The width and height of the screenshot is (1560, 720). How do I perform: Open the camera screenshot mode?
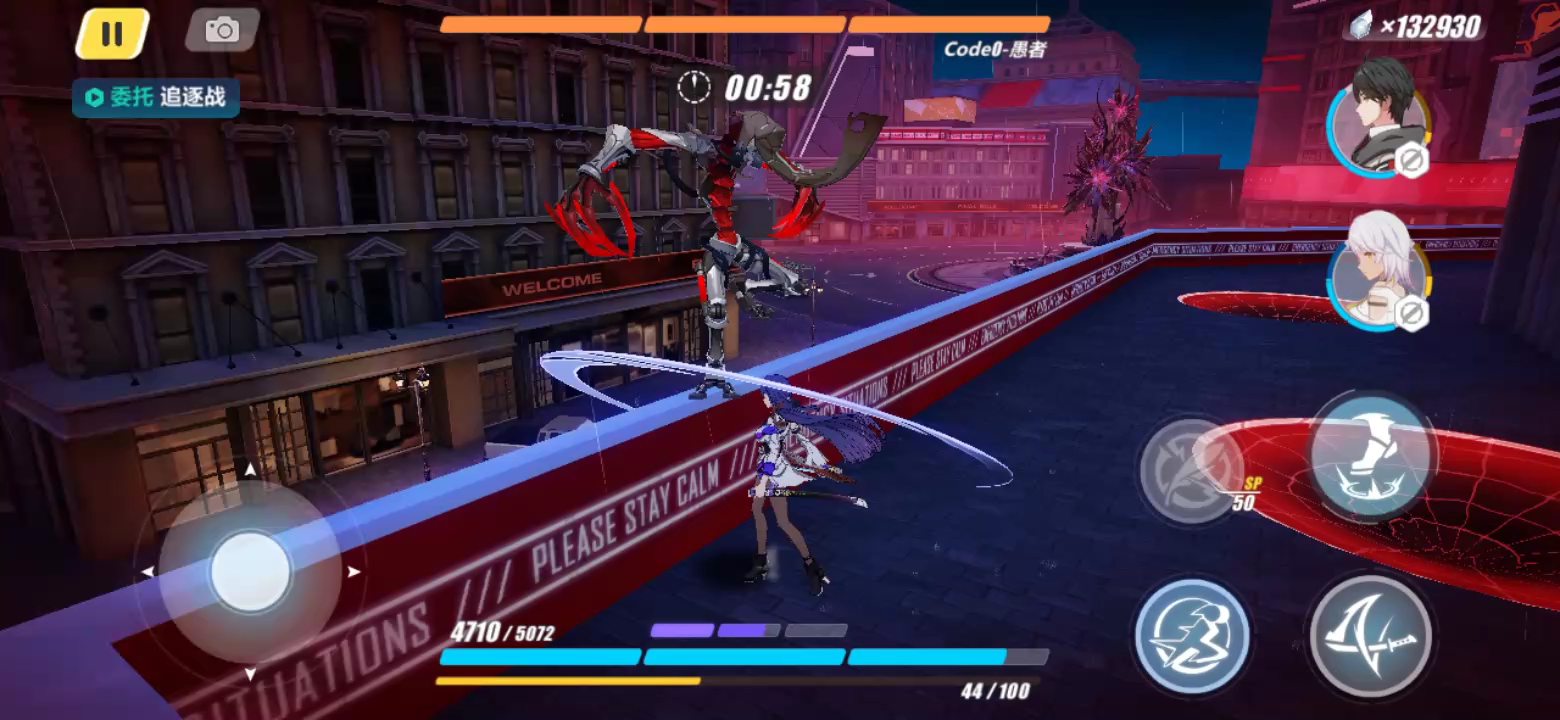click(x=222, y=31)
